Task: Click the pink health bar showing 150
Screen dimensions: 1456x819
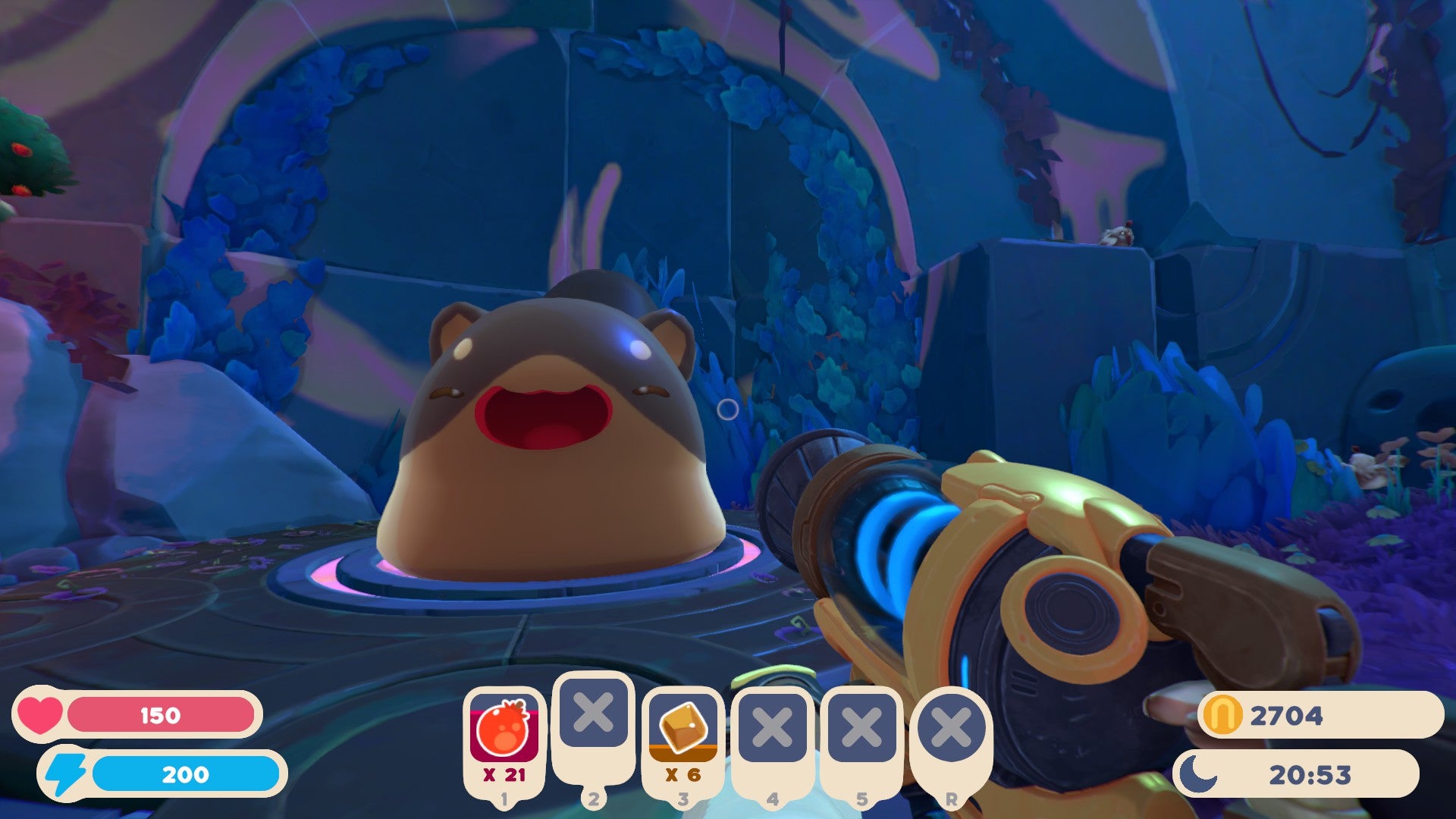Action: pyautogui.click(x=159, y=714)
